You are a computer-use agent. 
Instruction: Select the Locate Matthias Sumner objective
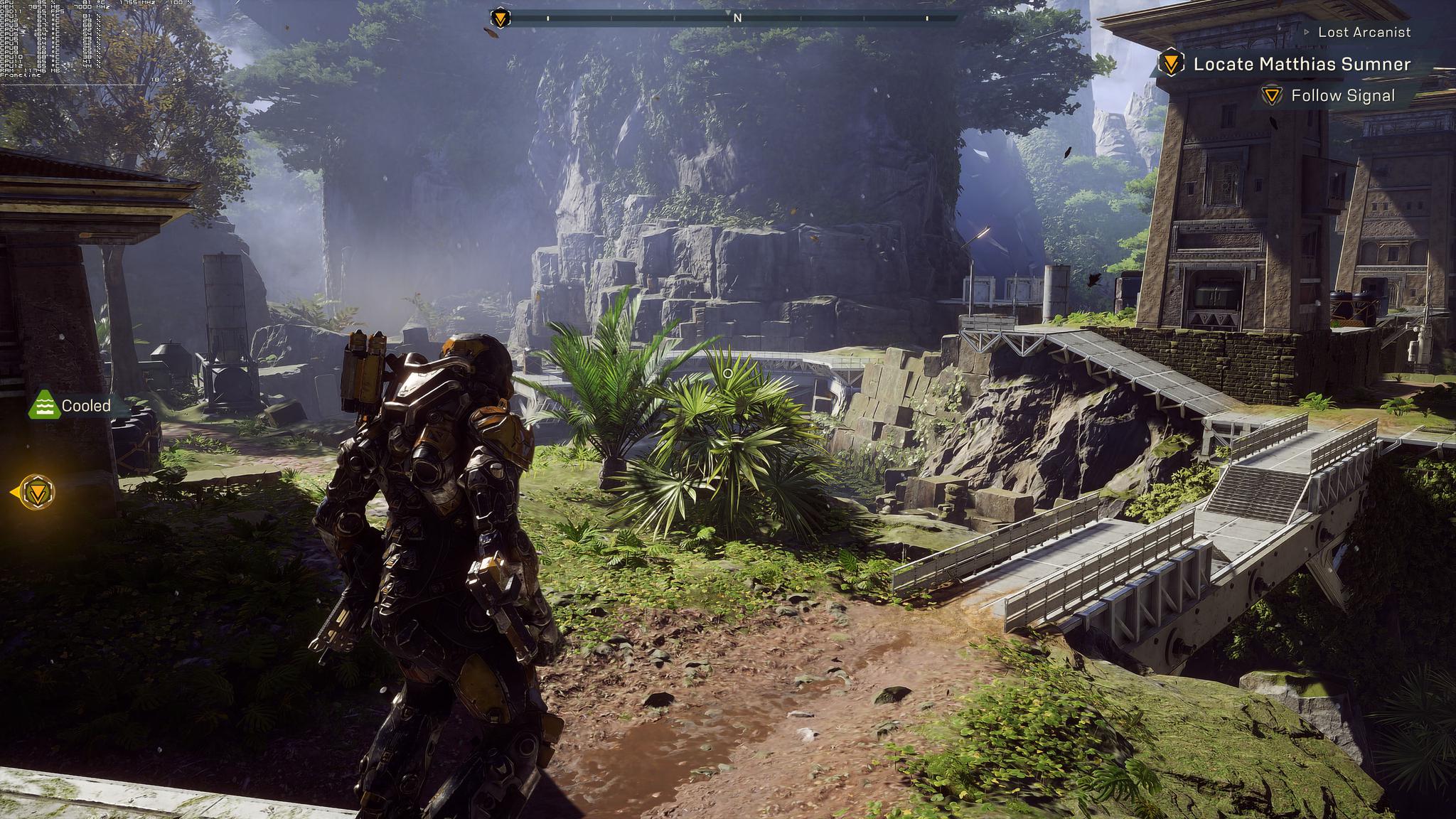tap(1301, 64)
